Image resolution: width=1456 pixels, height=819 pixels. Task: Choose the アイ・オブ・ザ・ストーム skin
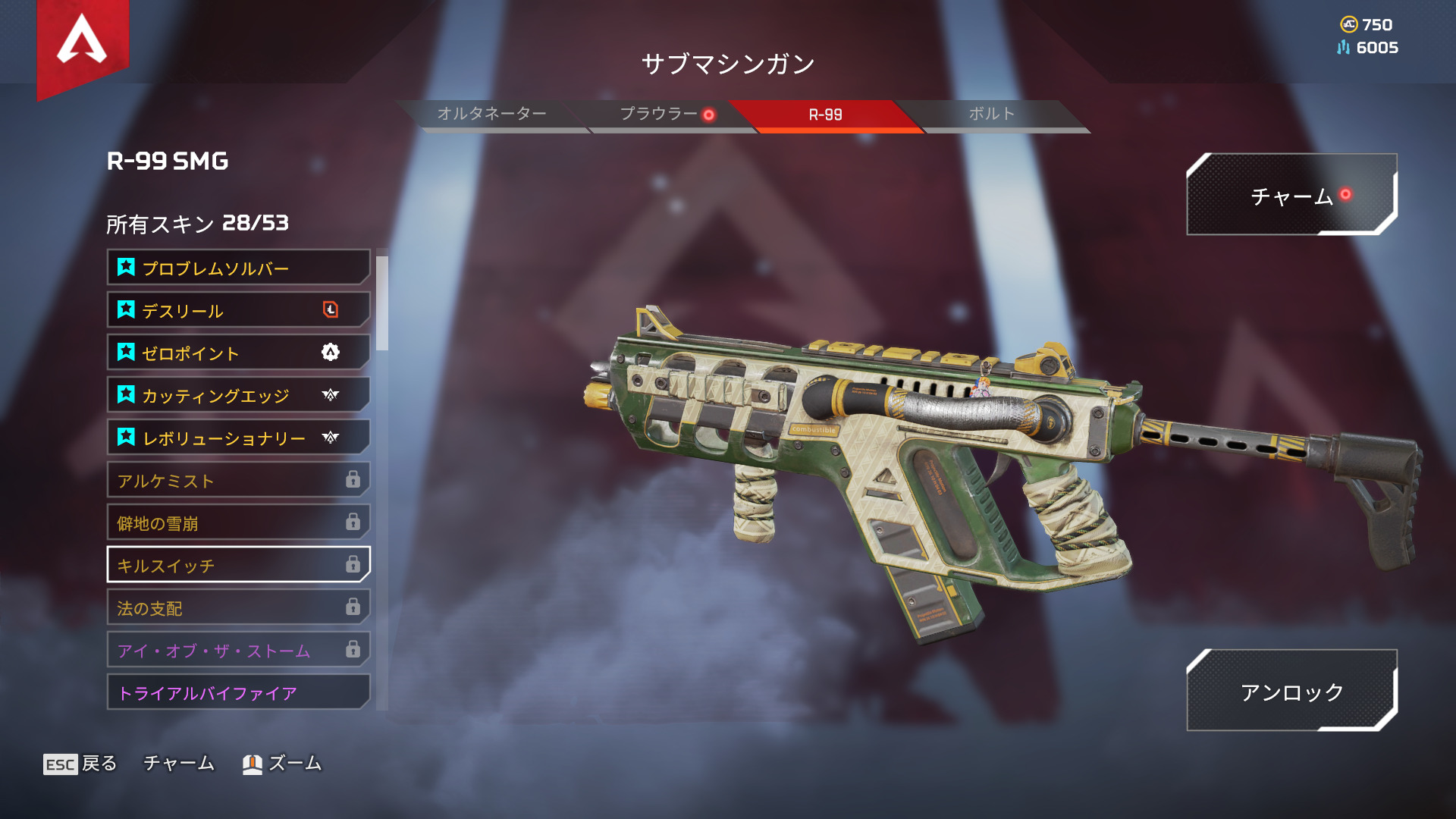(x=238, y=650)
